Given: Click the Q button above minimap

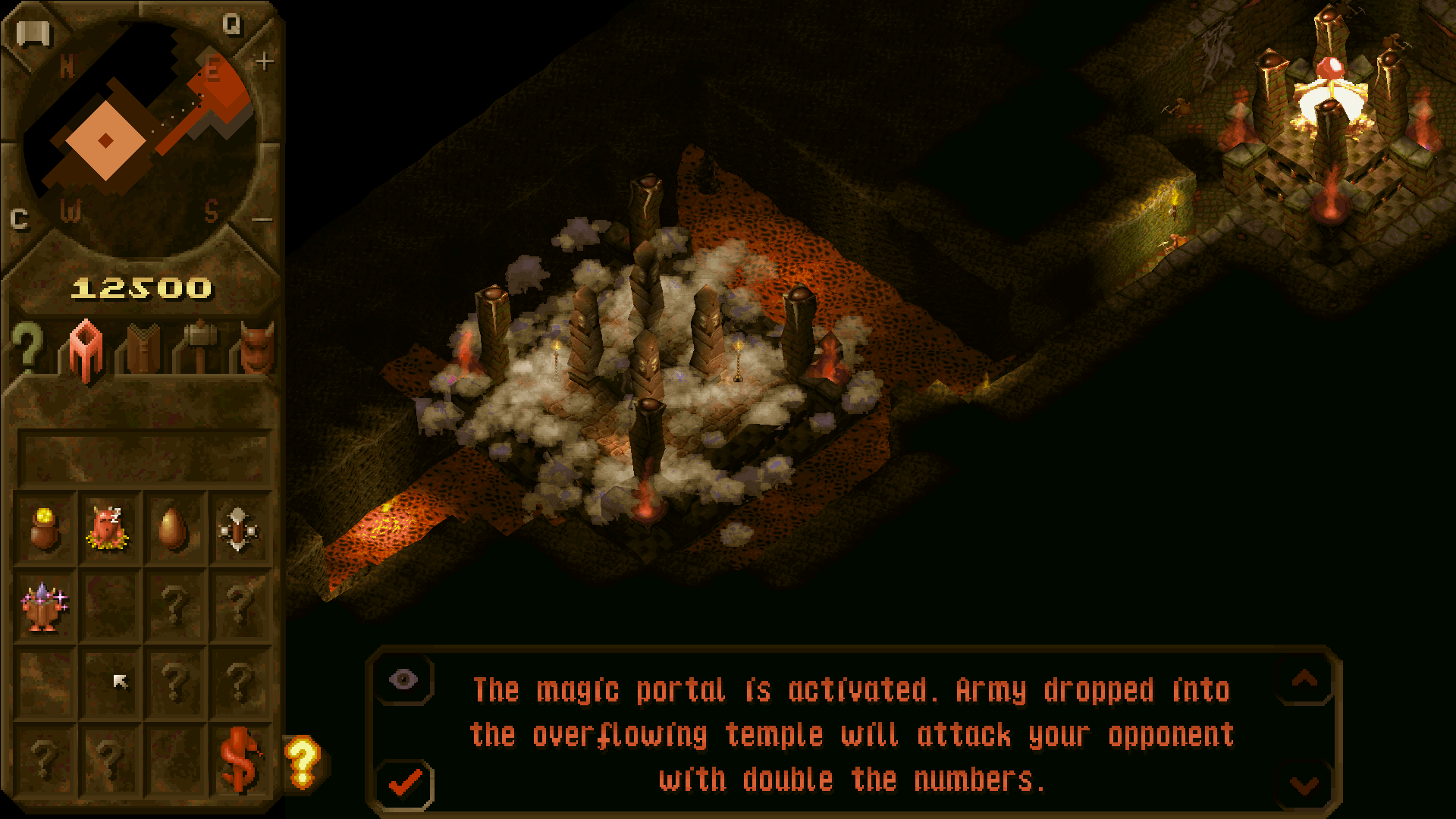Looking at the screenshot, I should (x=231, y=25).
